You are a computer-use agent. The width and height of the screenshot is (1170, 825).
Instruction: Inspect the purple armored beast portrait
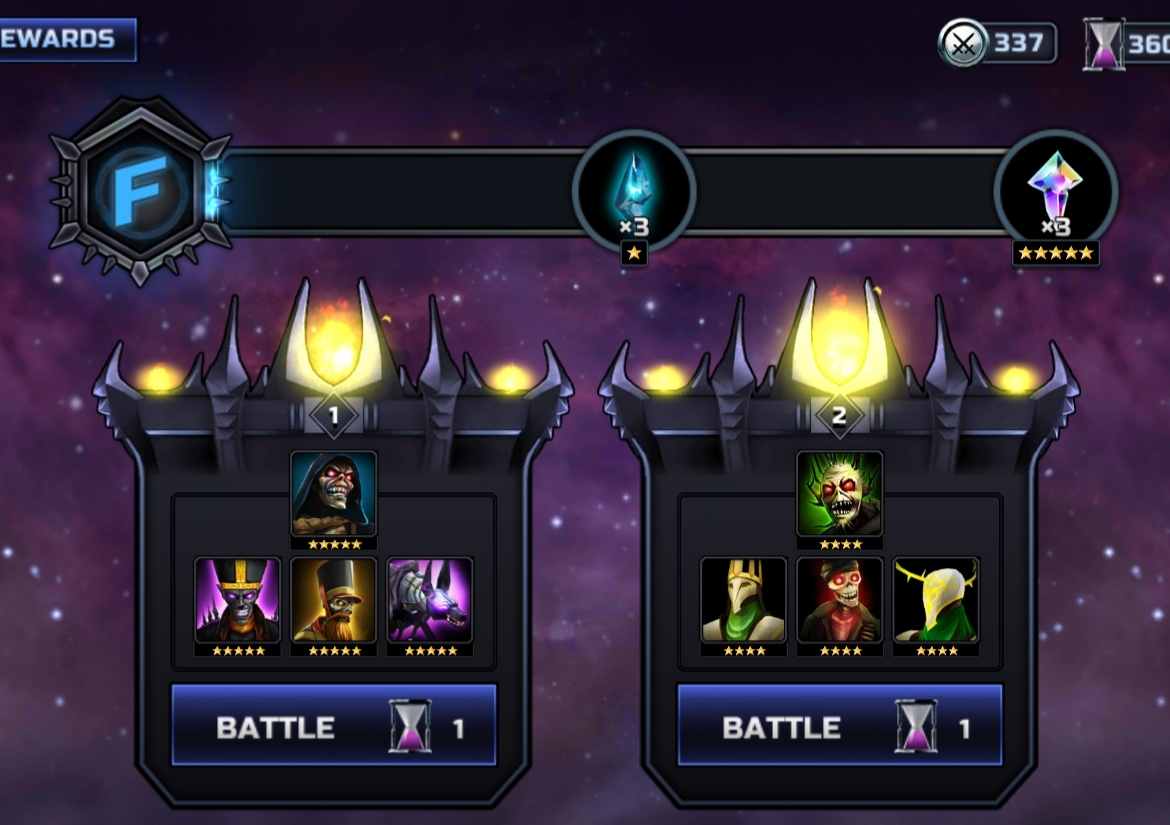pos(429,600)
